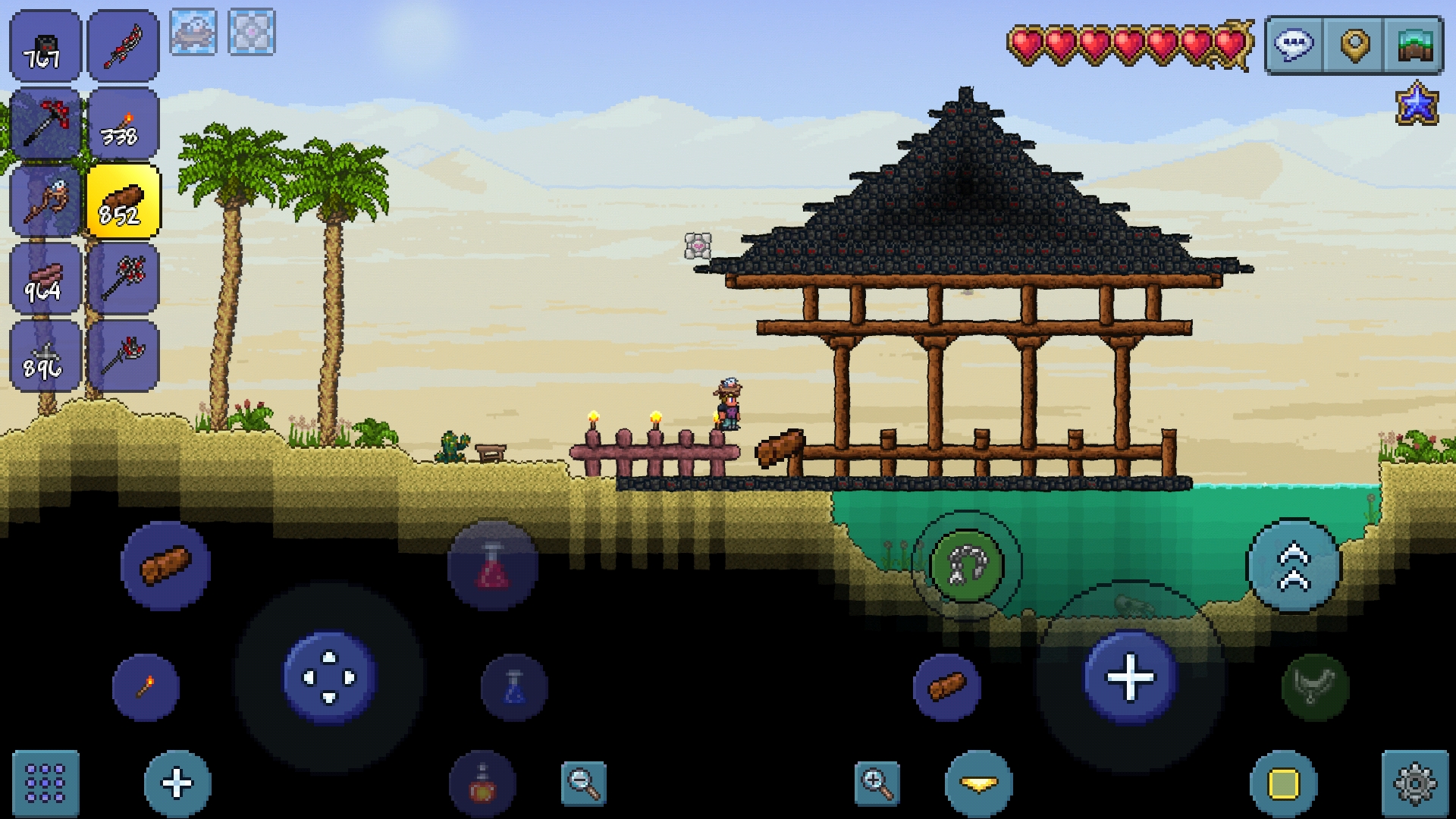Tap the double-arrow jump button
The width and height of the screenshot is (1456, 819).
[1294, 566]
